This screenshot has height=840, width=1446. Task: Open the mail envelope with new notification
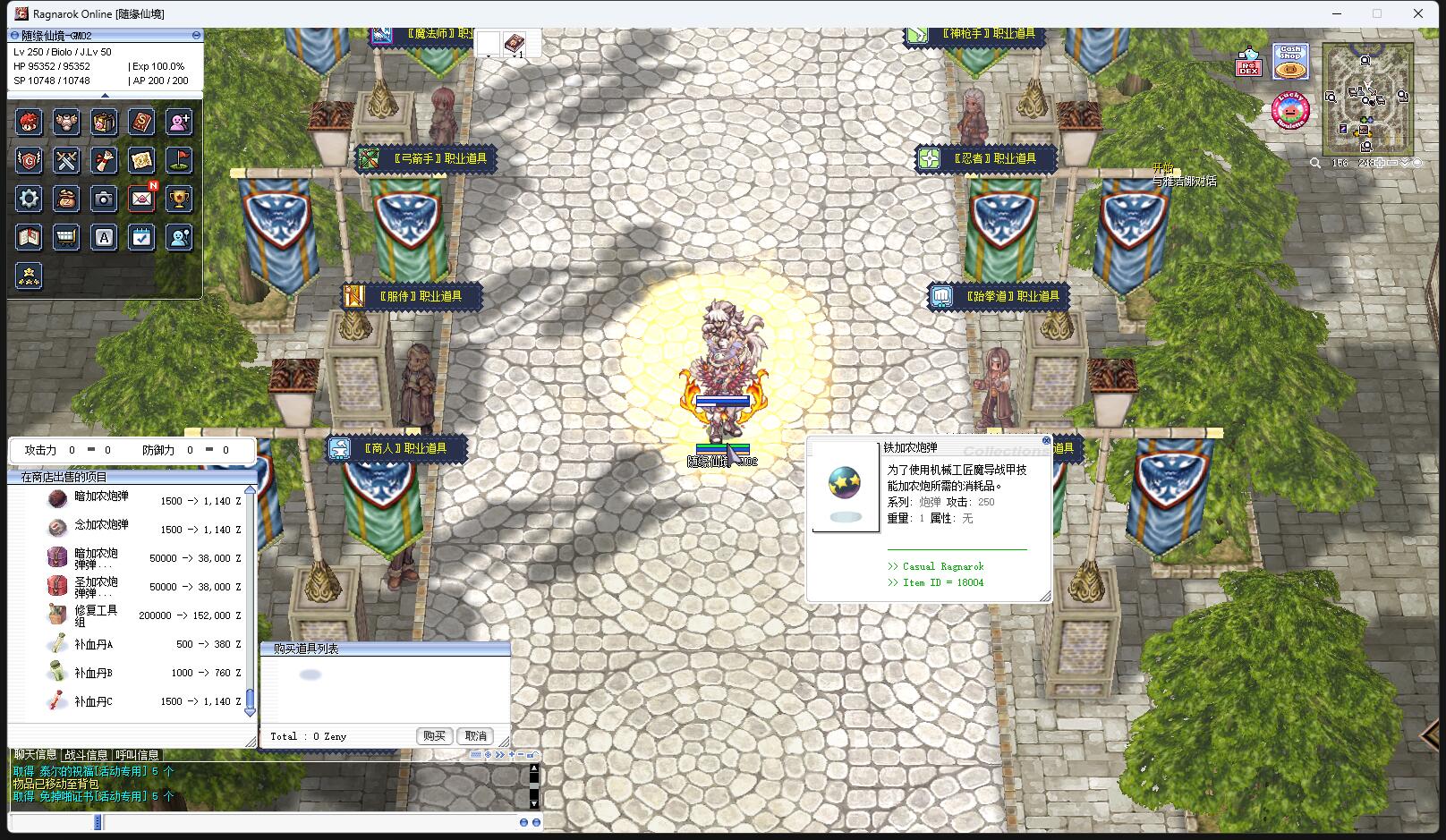[141, 199]
